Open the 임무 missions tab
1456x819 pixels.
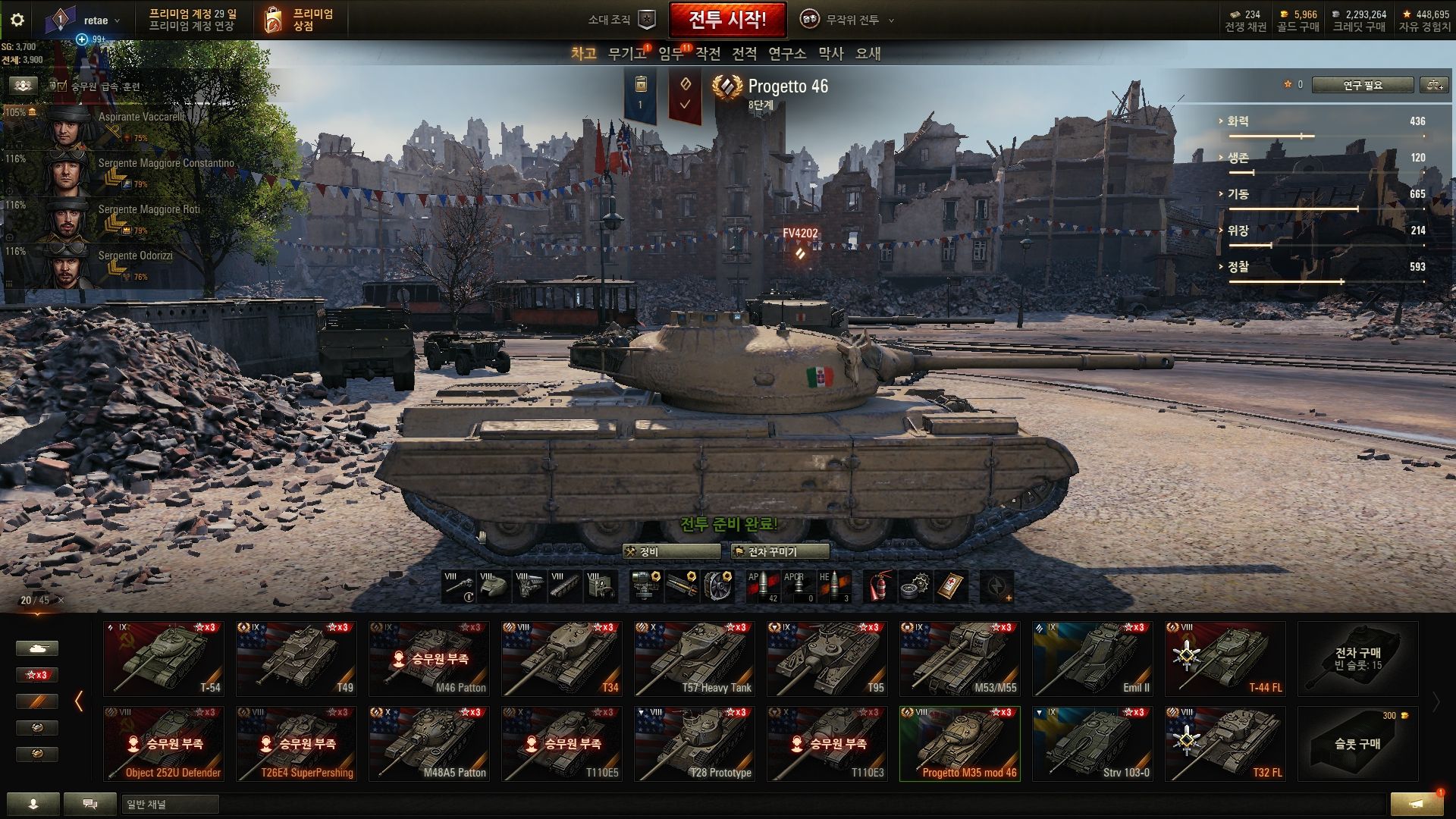point(671,54)
